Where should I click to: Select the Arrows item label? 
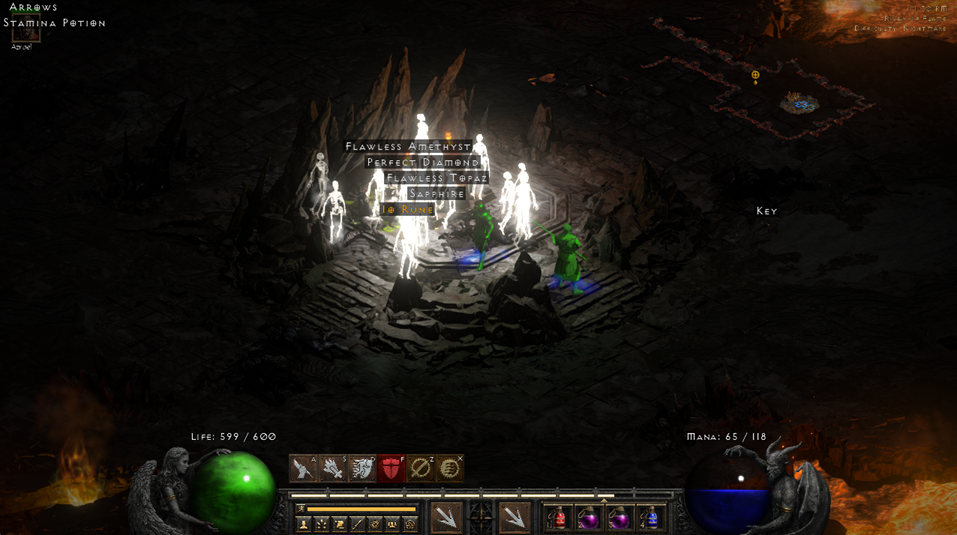click(x=33, y=8)
